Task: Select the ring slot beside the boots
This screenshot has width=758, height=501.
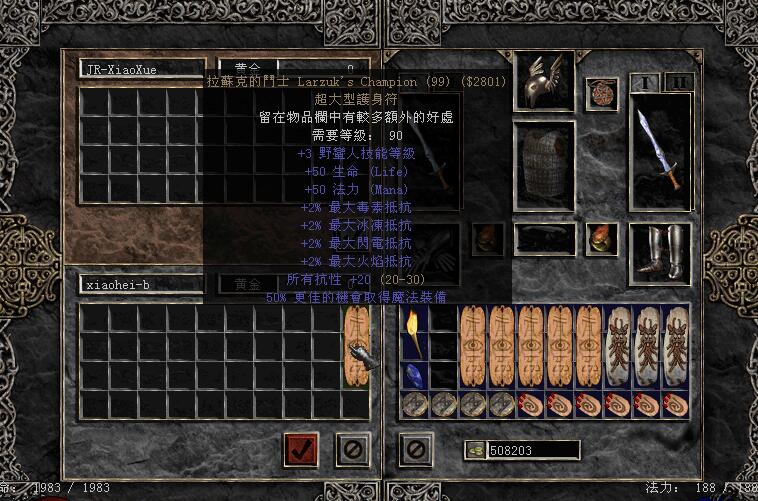Action: [602, 238]
